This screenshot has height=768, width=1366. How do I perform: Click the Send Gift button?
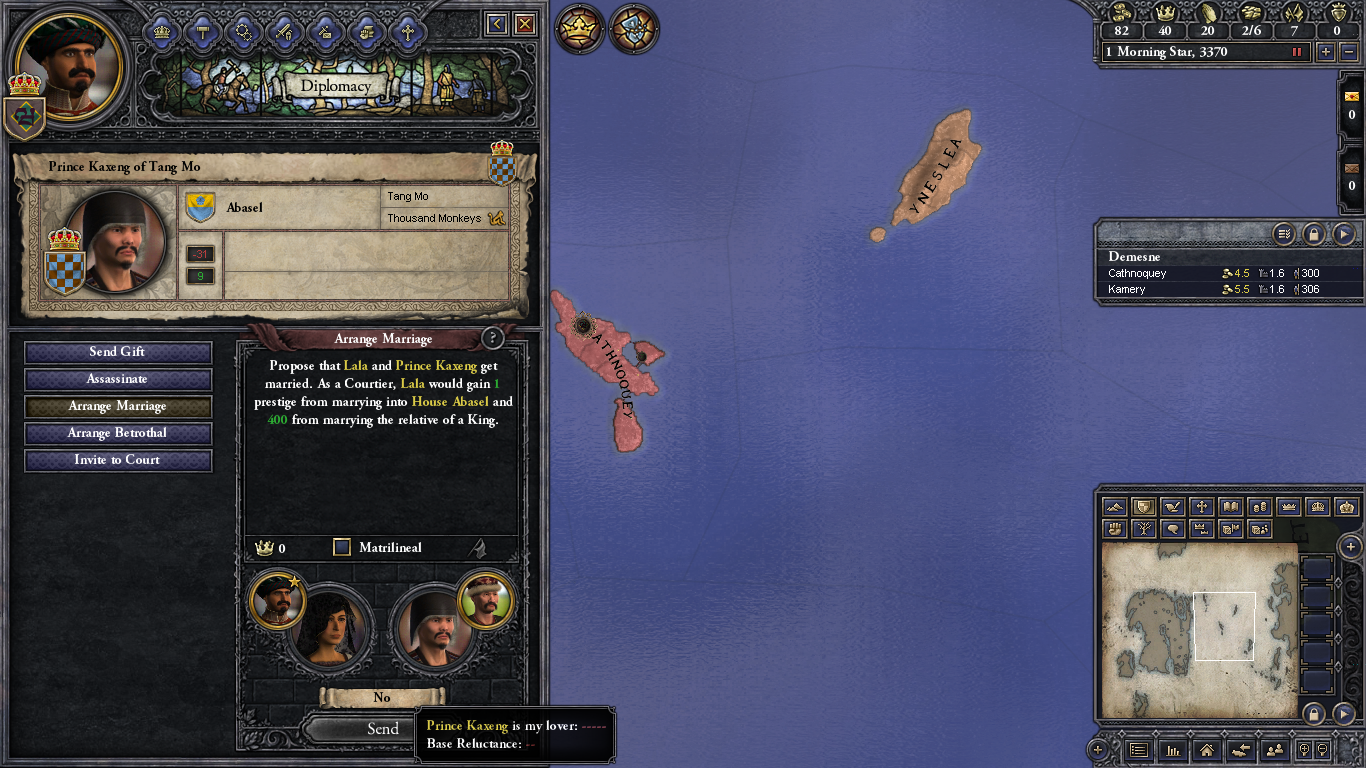(117, 352)
